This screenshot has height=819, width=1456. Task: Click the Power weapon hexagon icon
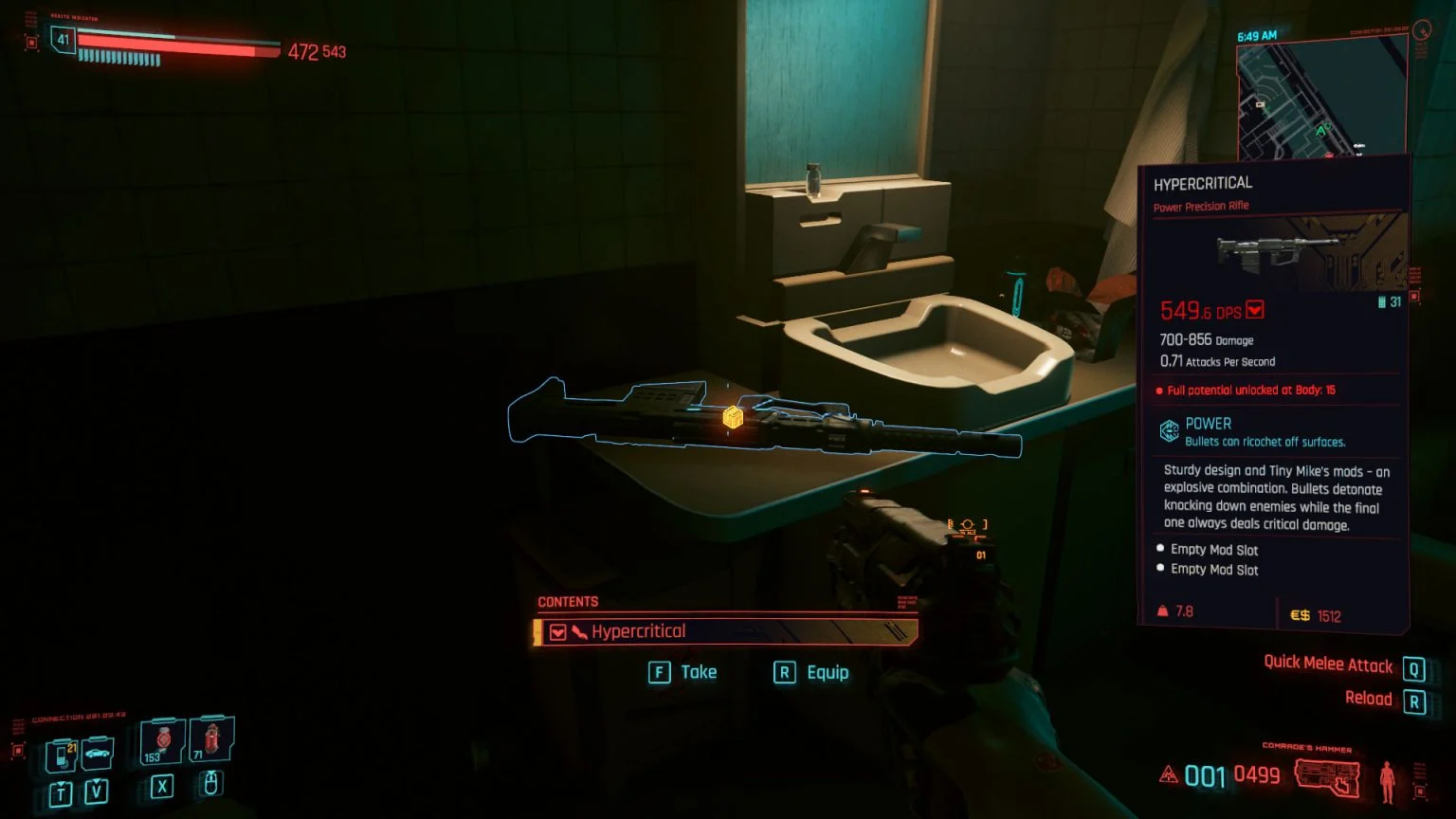point(1168,430)
